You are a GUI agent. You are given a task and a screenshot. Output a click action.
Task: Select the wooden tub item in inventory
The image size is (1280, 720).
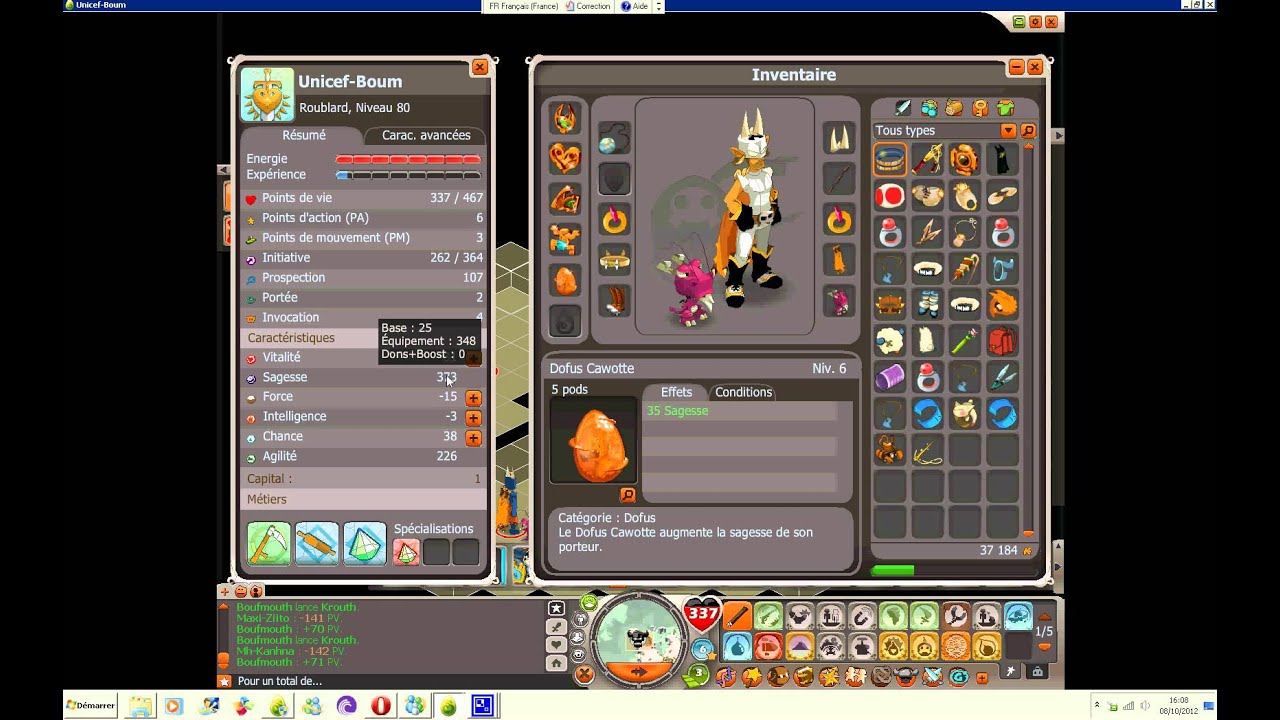889,159
